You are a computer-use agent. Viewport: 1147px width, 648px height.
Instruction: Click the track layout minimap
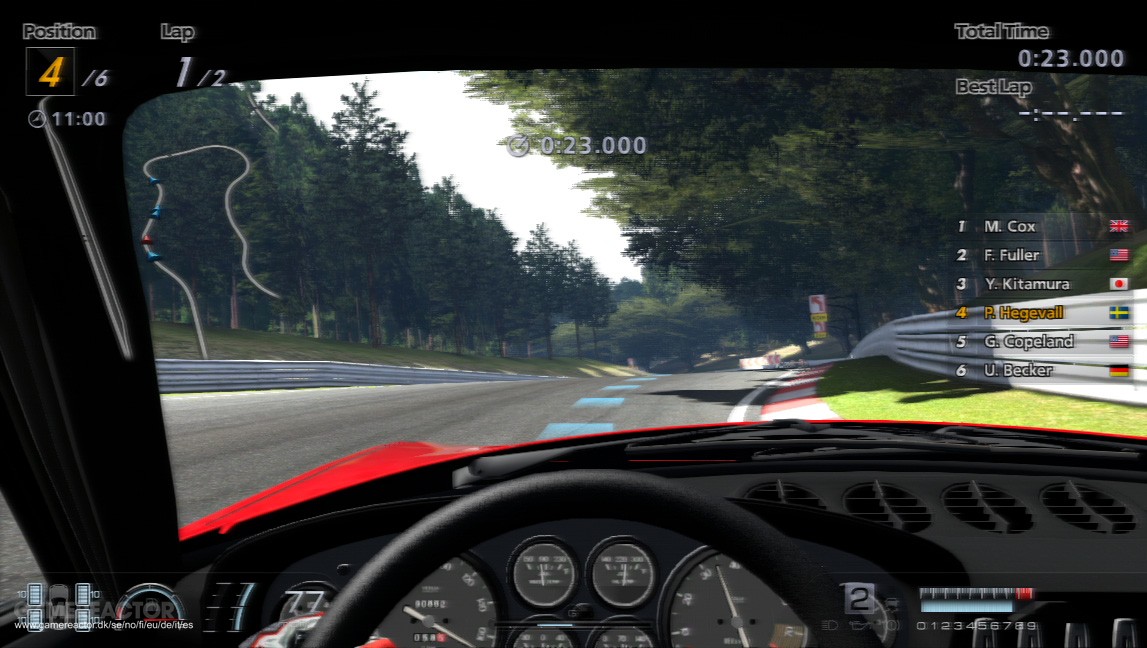click(205, 232)
